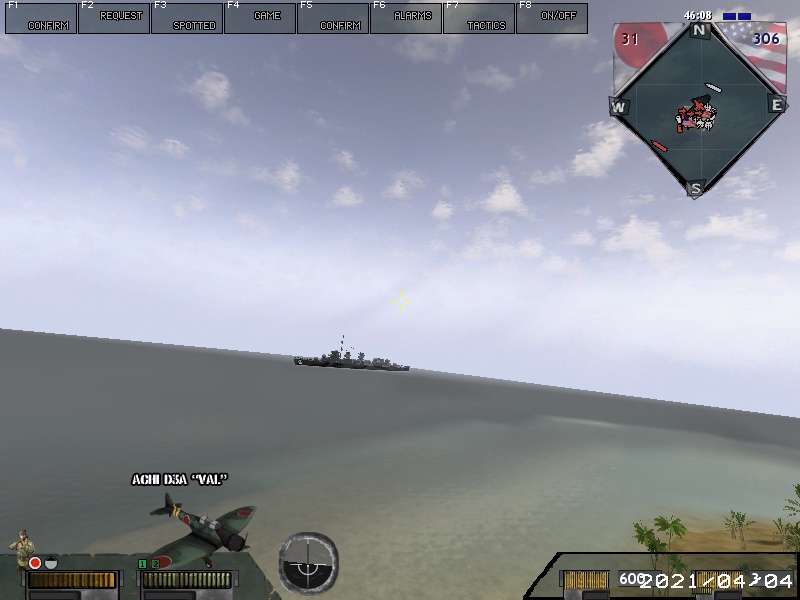800x600 pixels.
Task: Choose the SPOTTED radio command
Action: pos(187,18)
